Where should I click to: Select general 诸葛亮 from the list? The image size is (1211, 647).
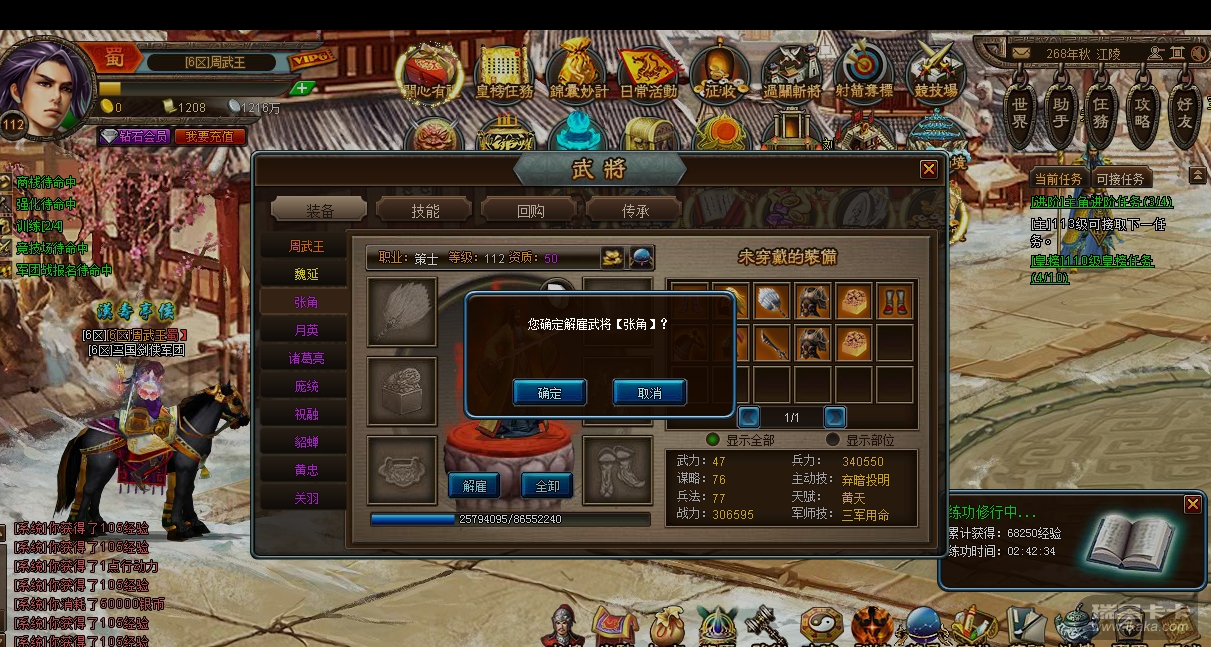pyautogui.click(x=307, y=358)
